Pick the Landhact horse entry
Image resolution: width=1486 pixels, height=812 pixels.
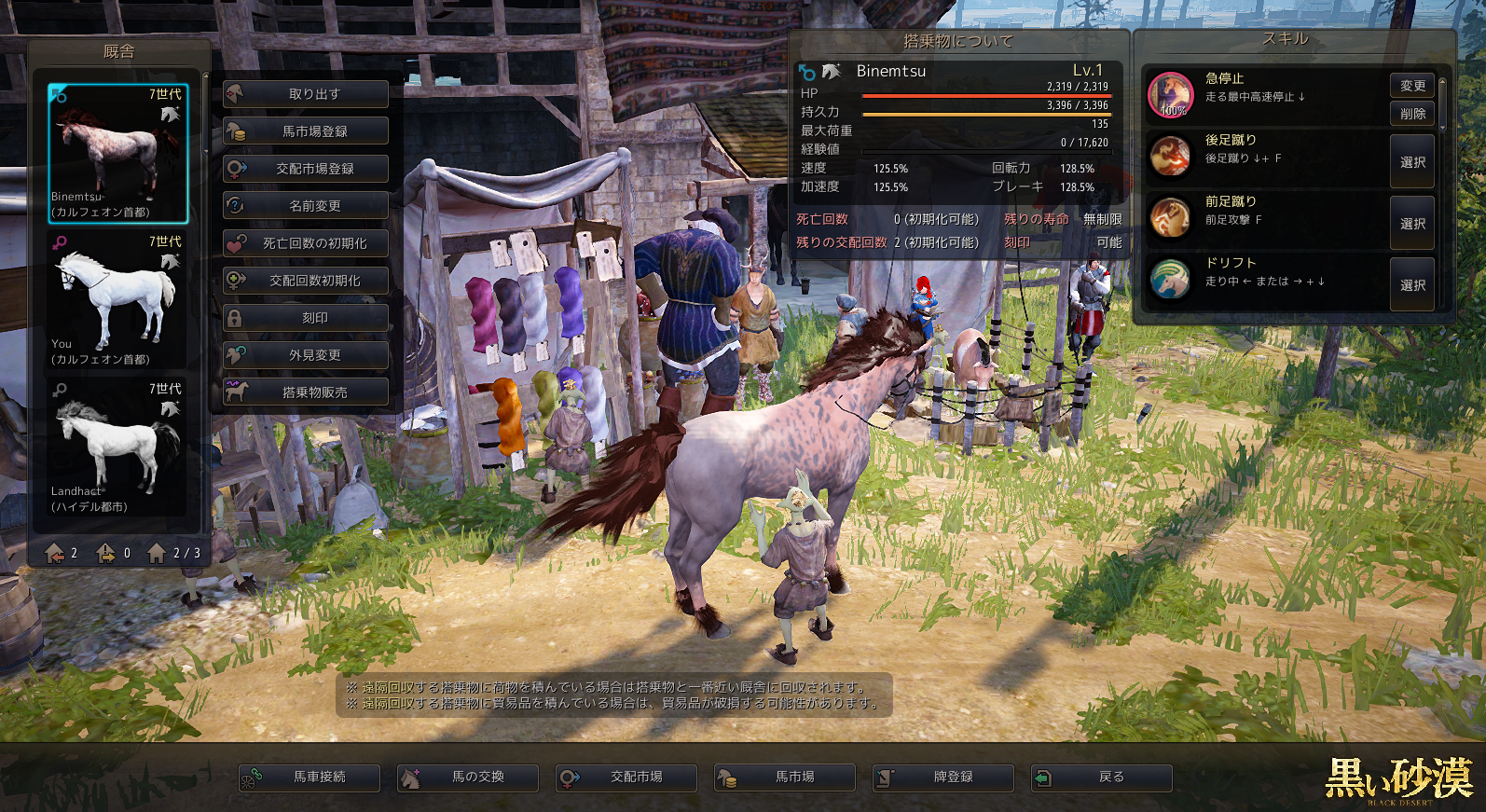click(118, 447)
